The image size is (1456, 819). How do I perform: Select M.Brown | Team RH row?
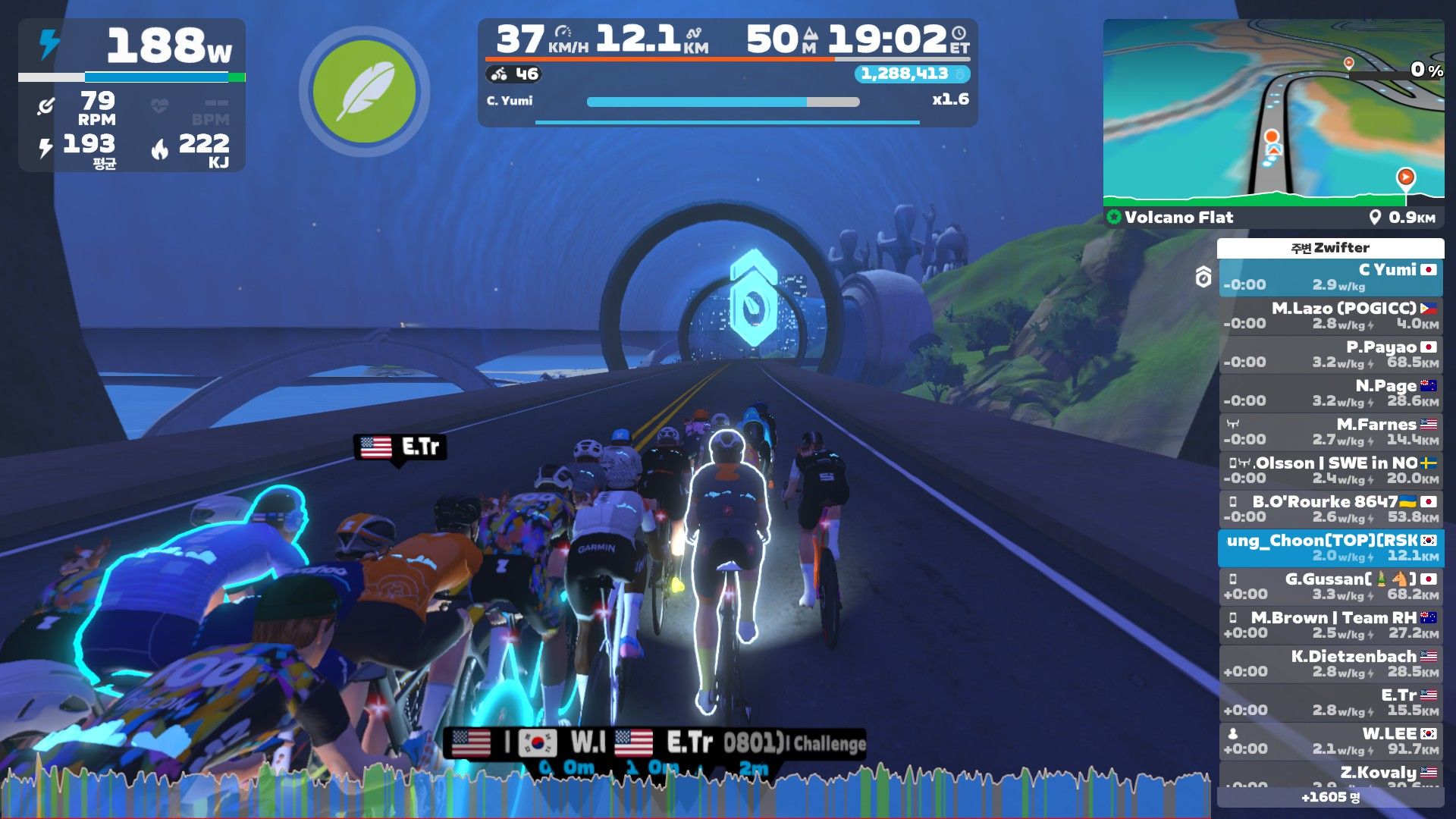coord(1330,625)
